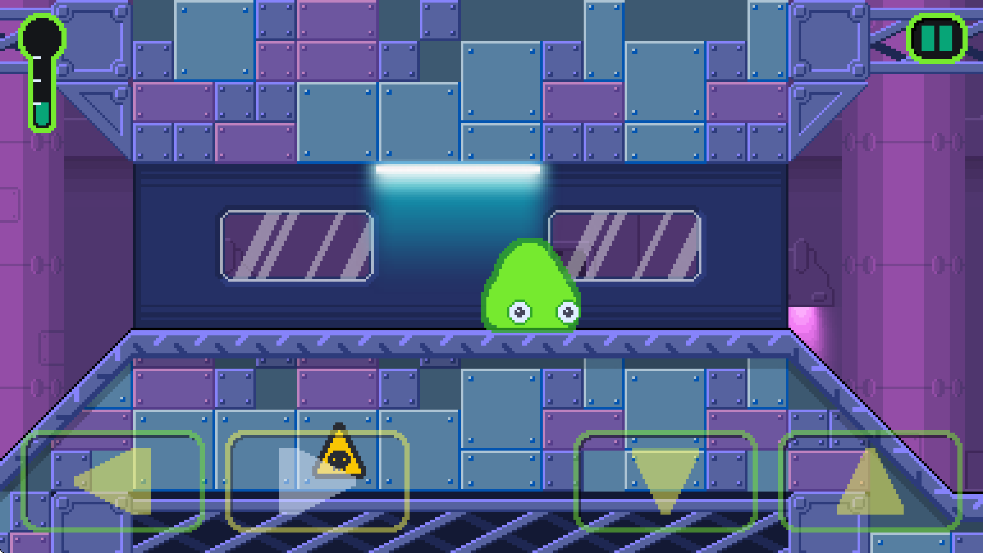Viewport: 983px width, 553px height.
Task: Tap the down arrow control button
Action: click(x=665, y=480)
